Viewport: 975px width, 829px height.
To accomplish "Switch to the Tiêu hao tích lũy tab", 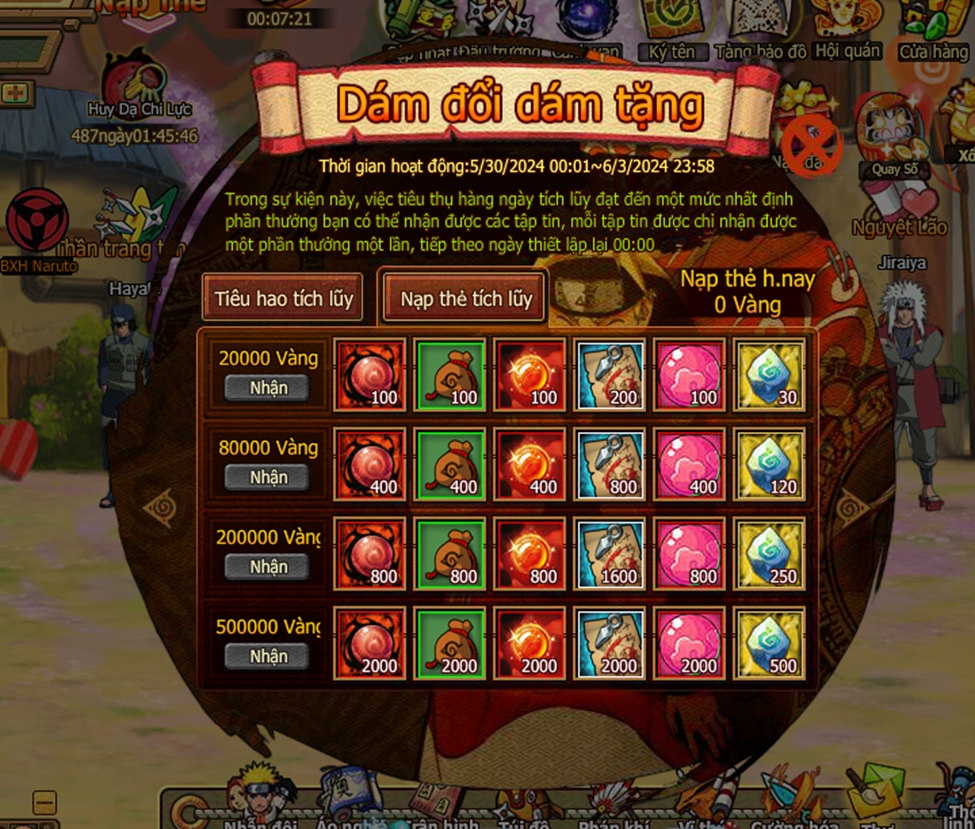I will point(284,299).
